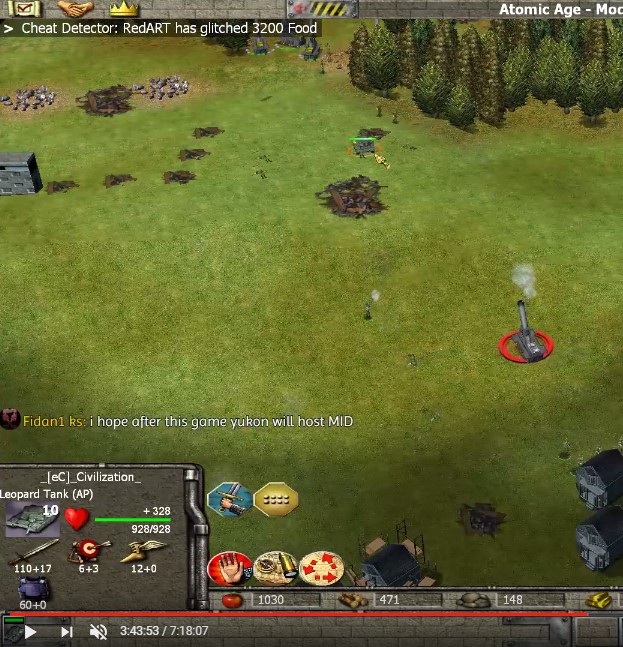The width and height of the screenshot is (623, 647).
Task: Choose the red arrows unit behavior icon
Action: pyautogui.click(x=321, y=569)
